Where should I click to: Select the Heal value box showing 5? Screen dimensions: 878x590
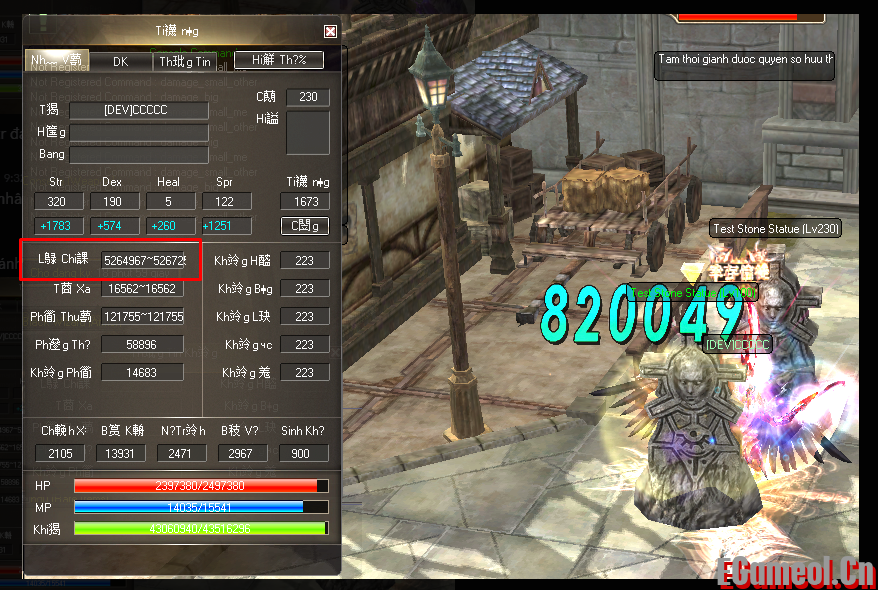pyautogui.click(x=168, y=201)
